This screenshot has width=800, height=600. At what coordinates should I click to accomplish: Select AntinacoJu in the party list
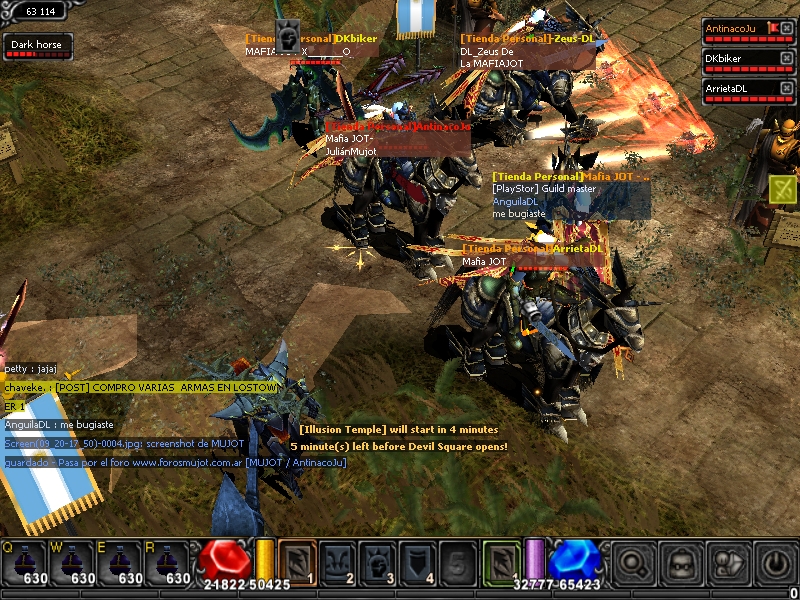tap(741, 31)
